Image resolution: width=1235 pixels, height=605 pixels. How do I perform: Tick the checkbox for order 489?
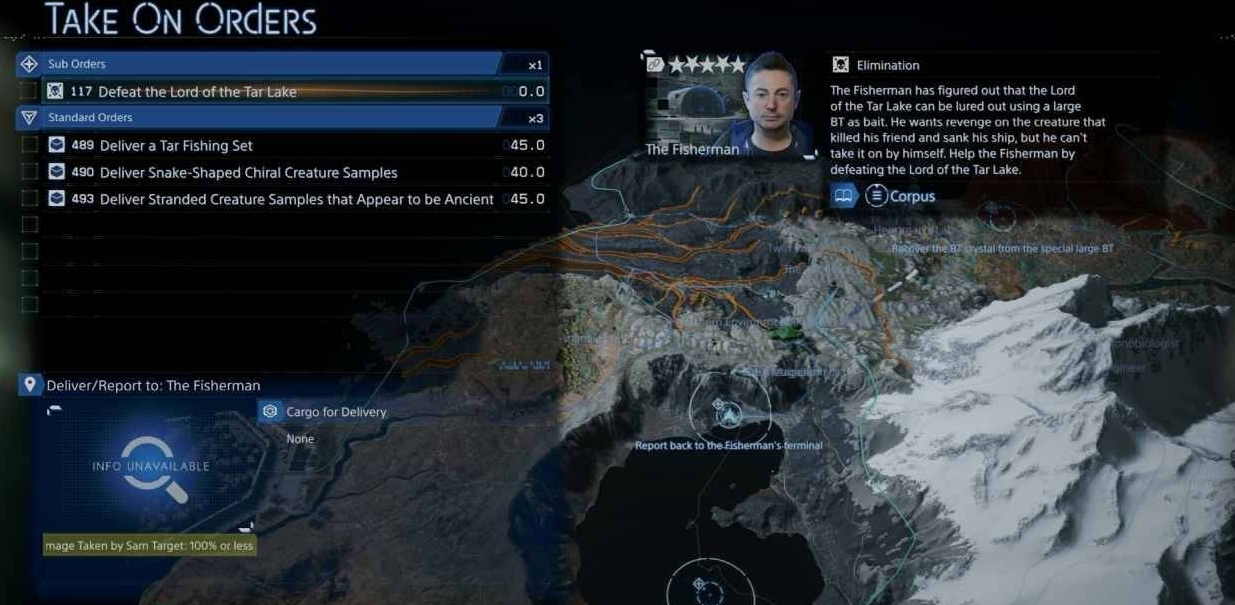30,146
